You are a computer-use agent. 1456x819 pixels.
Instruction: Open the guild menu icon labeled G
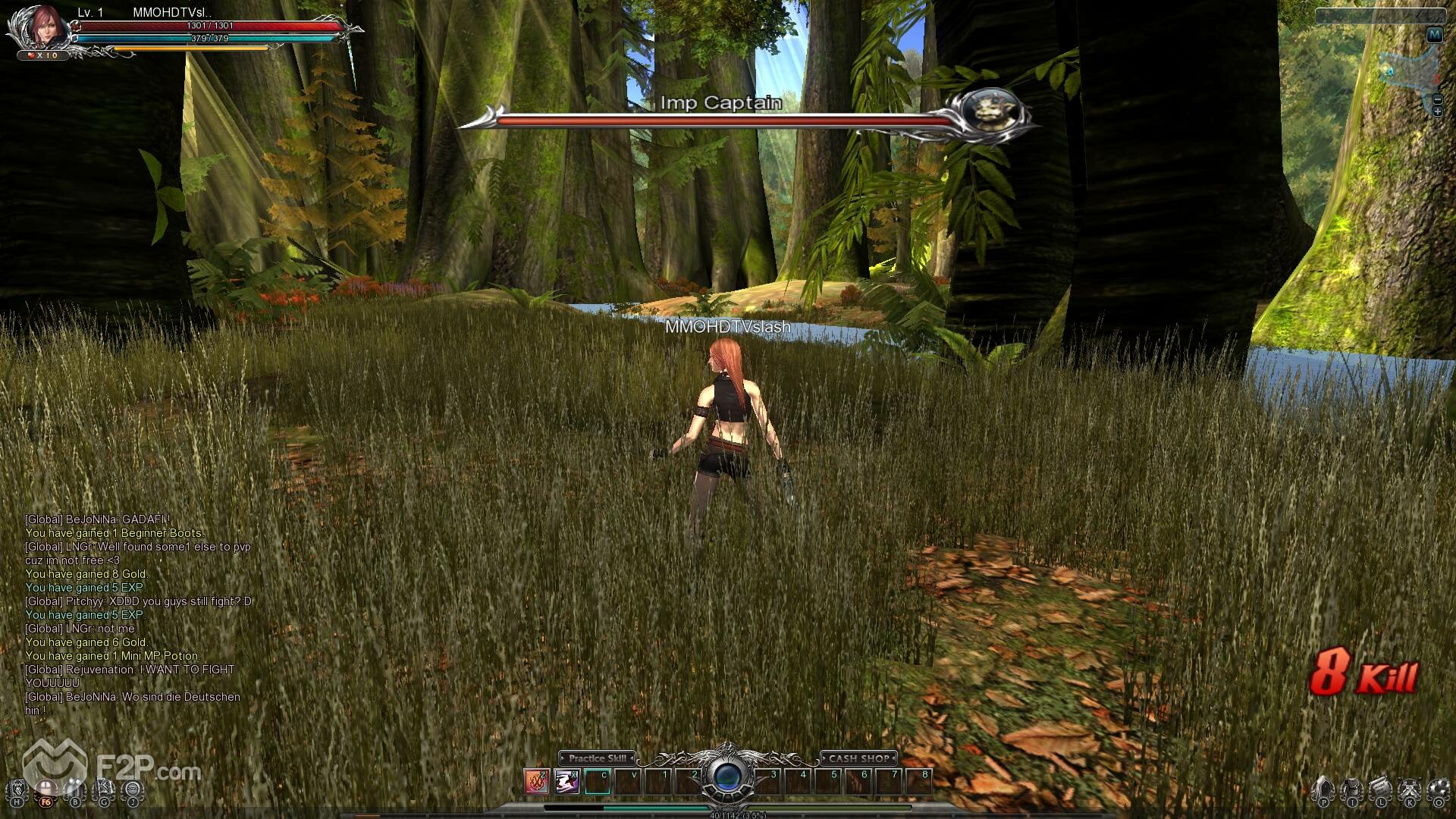coord(104,789)
